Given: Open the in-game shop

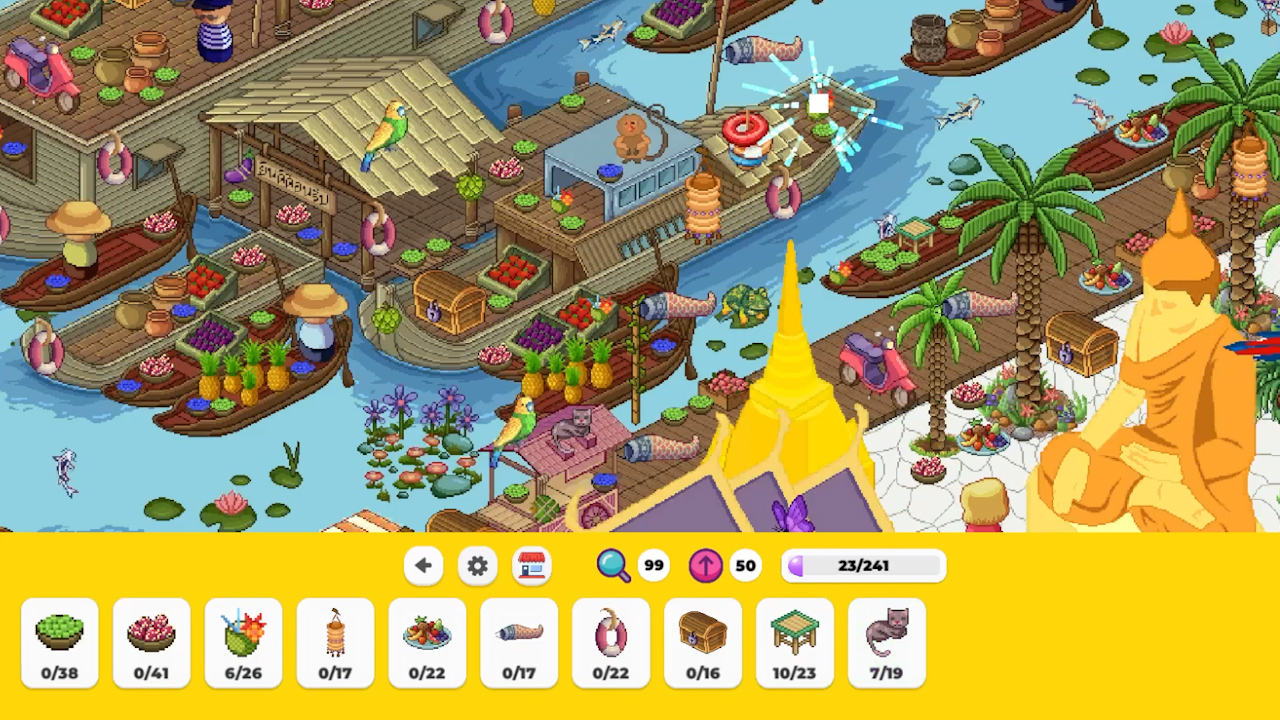Looking at the screenshot, I should click(x=531, y=566).
